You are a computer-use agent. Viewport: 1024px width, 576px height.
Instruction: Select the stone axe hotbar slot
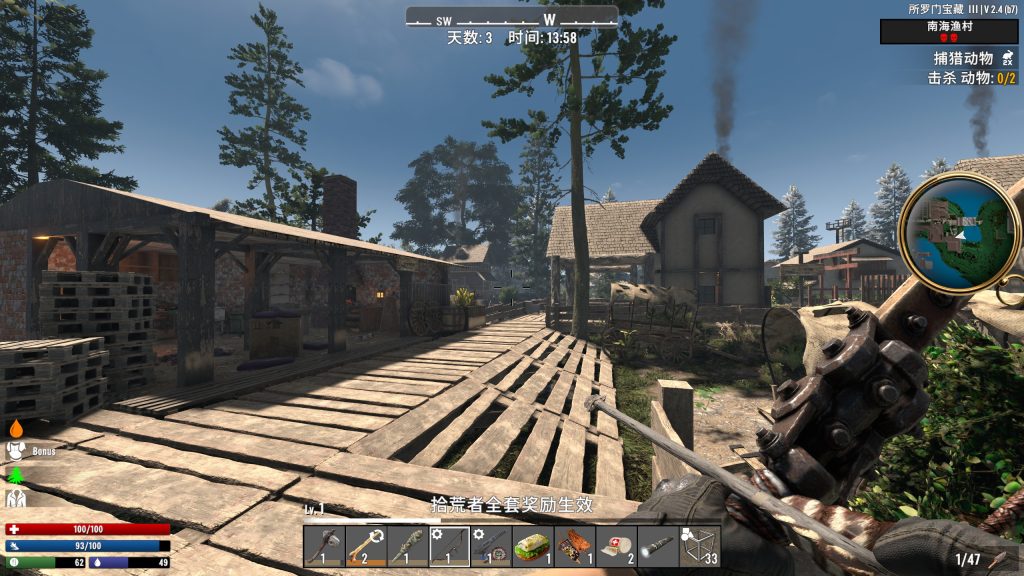[324, 546]
